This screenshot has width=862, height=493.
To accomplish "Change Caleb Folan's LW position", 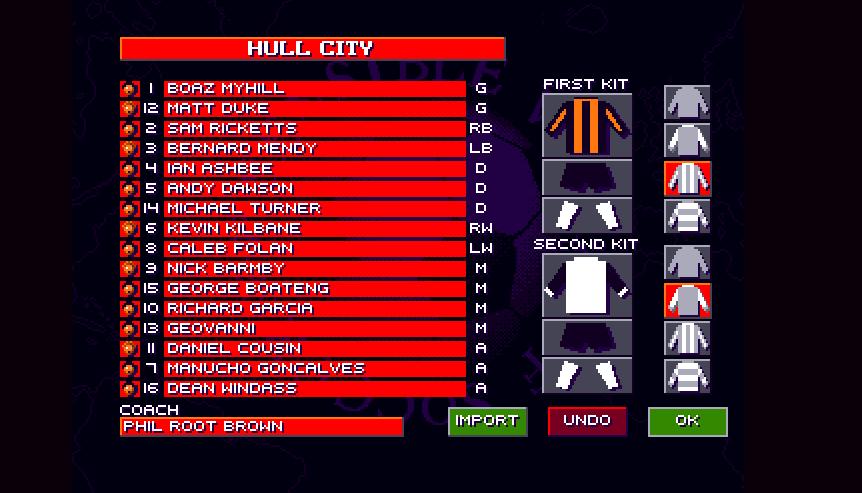I will [x=481, y=249].
